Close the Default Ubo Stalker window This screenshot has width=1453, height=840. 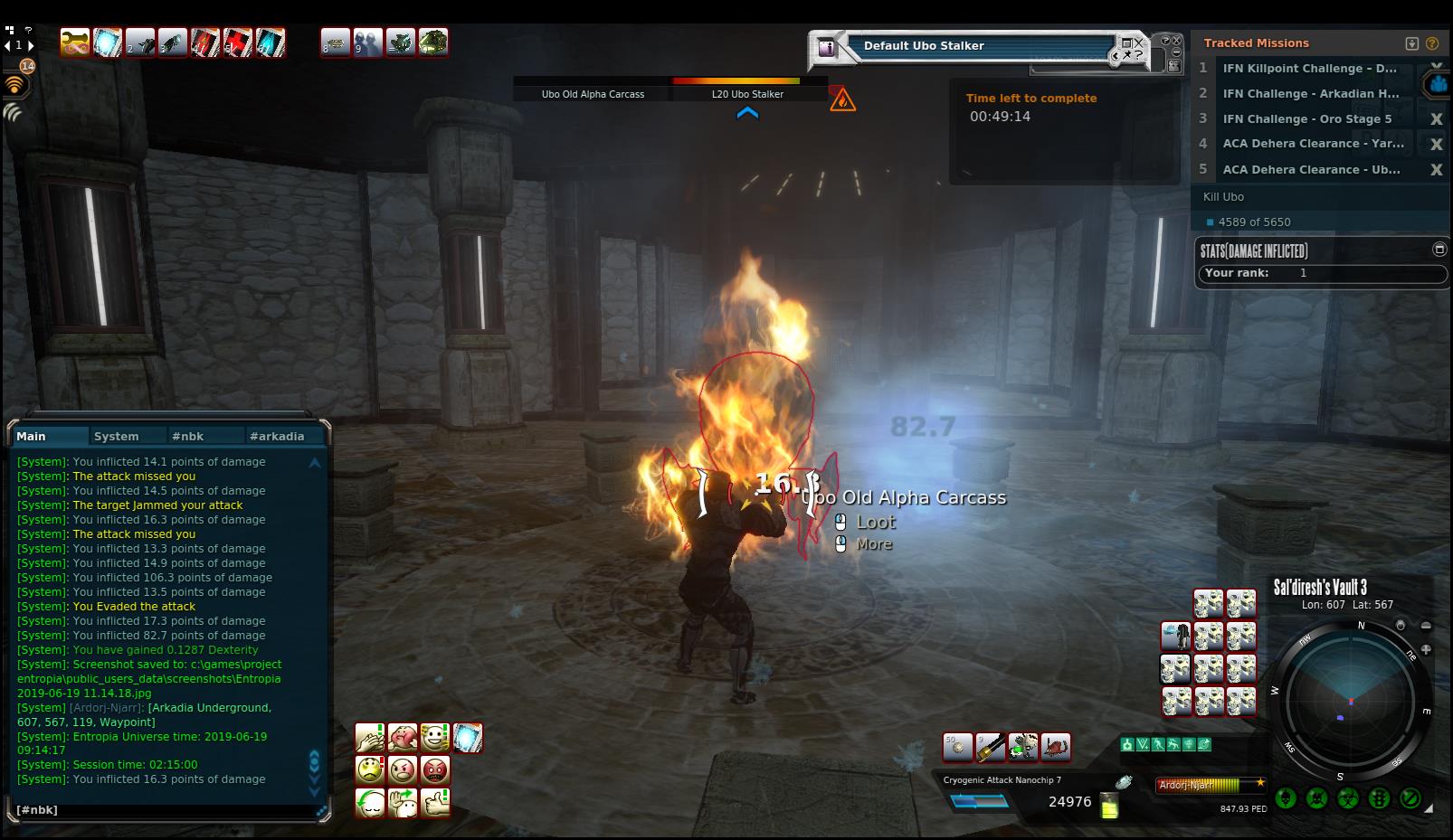1138,42
